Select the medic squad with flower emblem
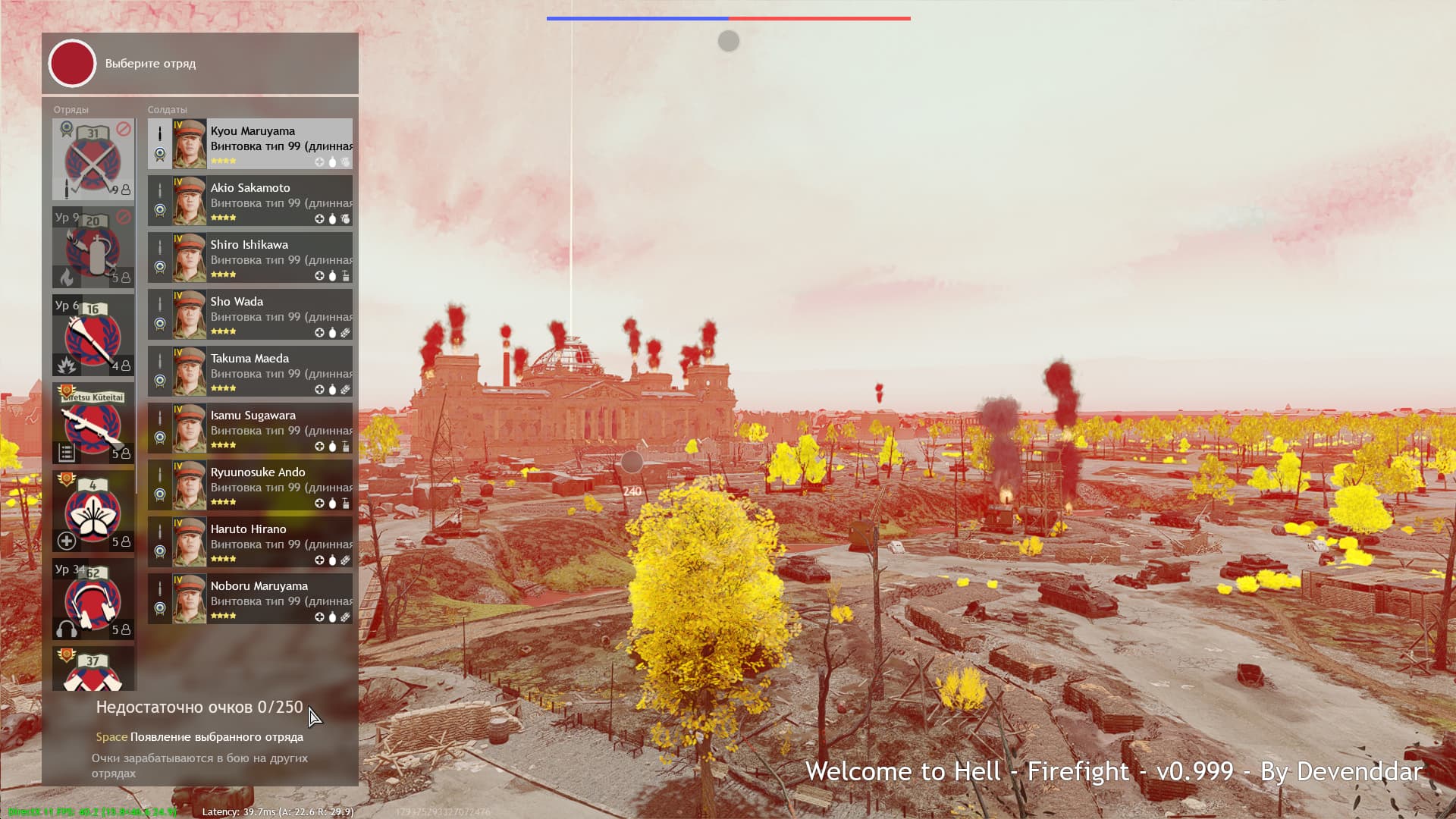 pyautogui.click(x=91, y=512)
